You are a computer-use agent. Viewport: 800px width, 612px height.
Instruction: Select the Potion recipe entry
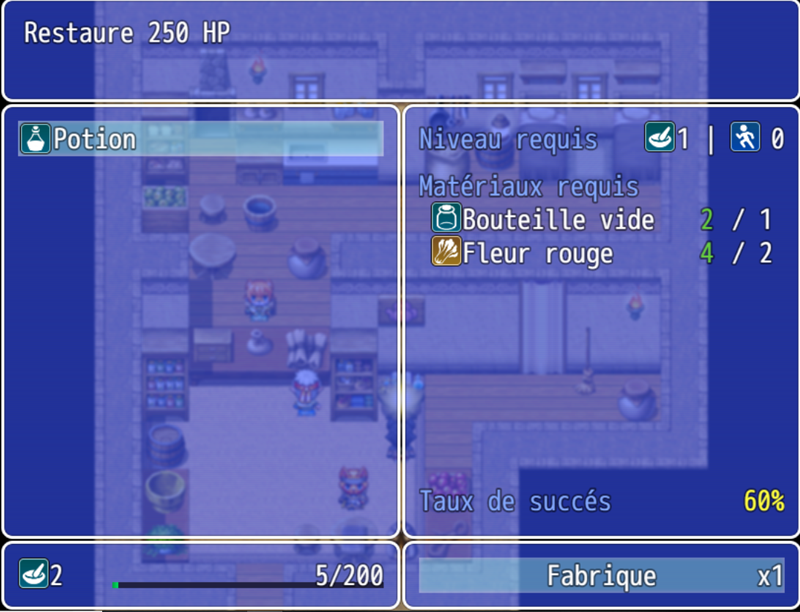200,139
